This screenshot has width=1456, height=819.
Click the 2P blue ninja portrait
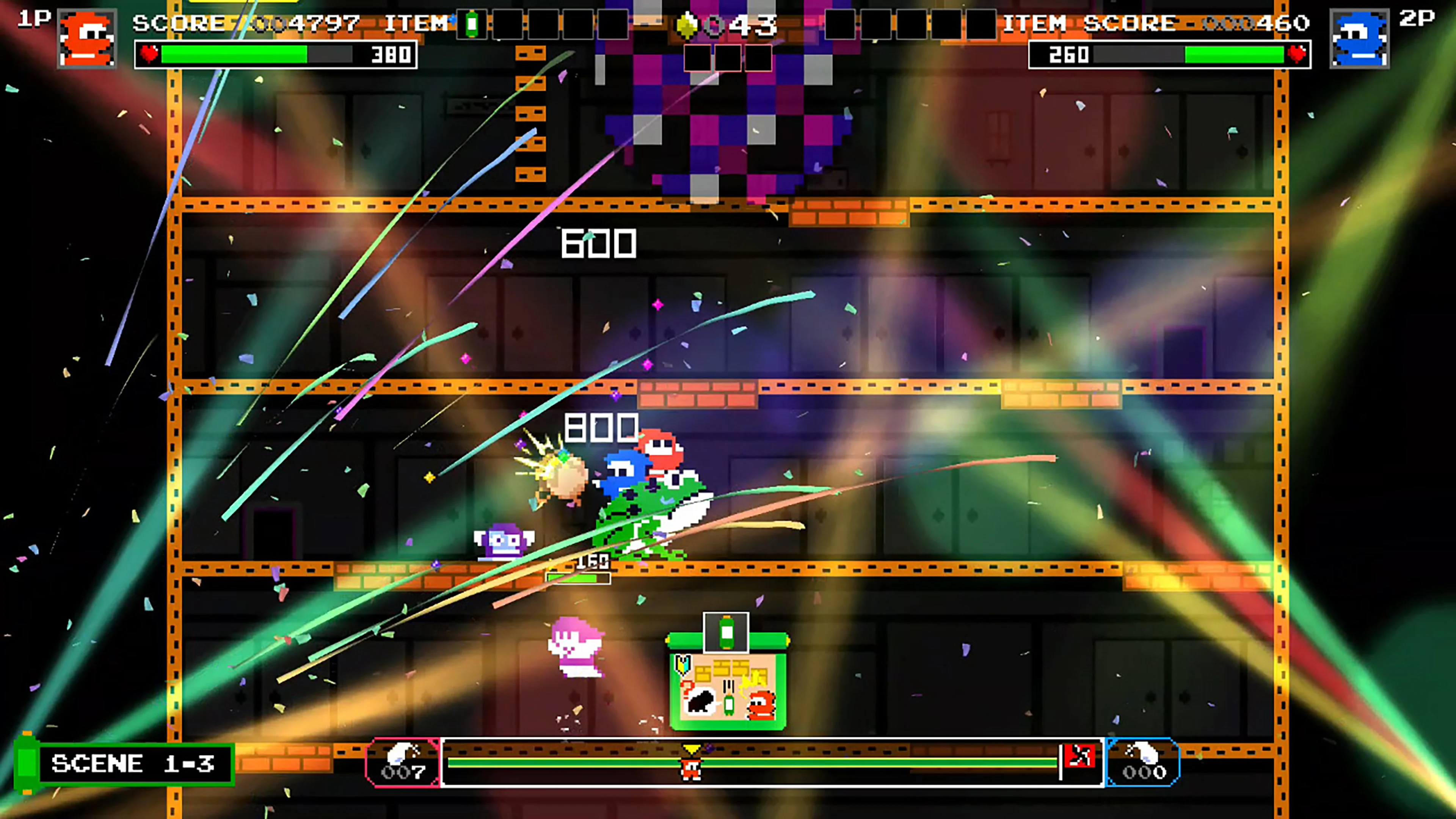(x=1359, y=38)
